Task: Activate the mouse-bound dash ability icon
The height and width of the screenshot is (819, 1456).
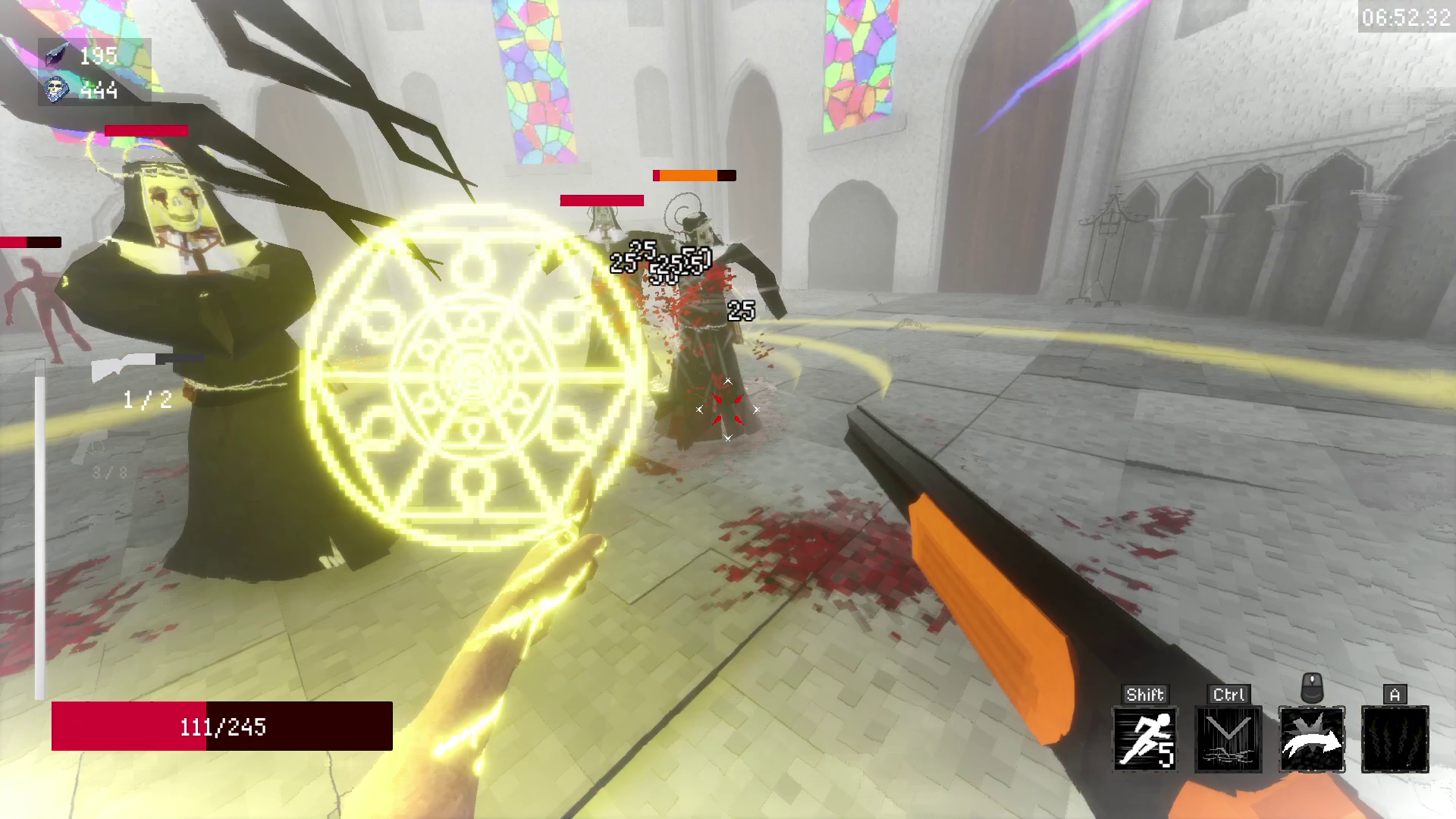Action: (x=1312, y=739)
